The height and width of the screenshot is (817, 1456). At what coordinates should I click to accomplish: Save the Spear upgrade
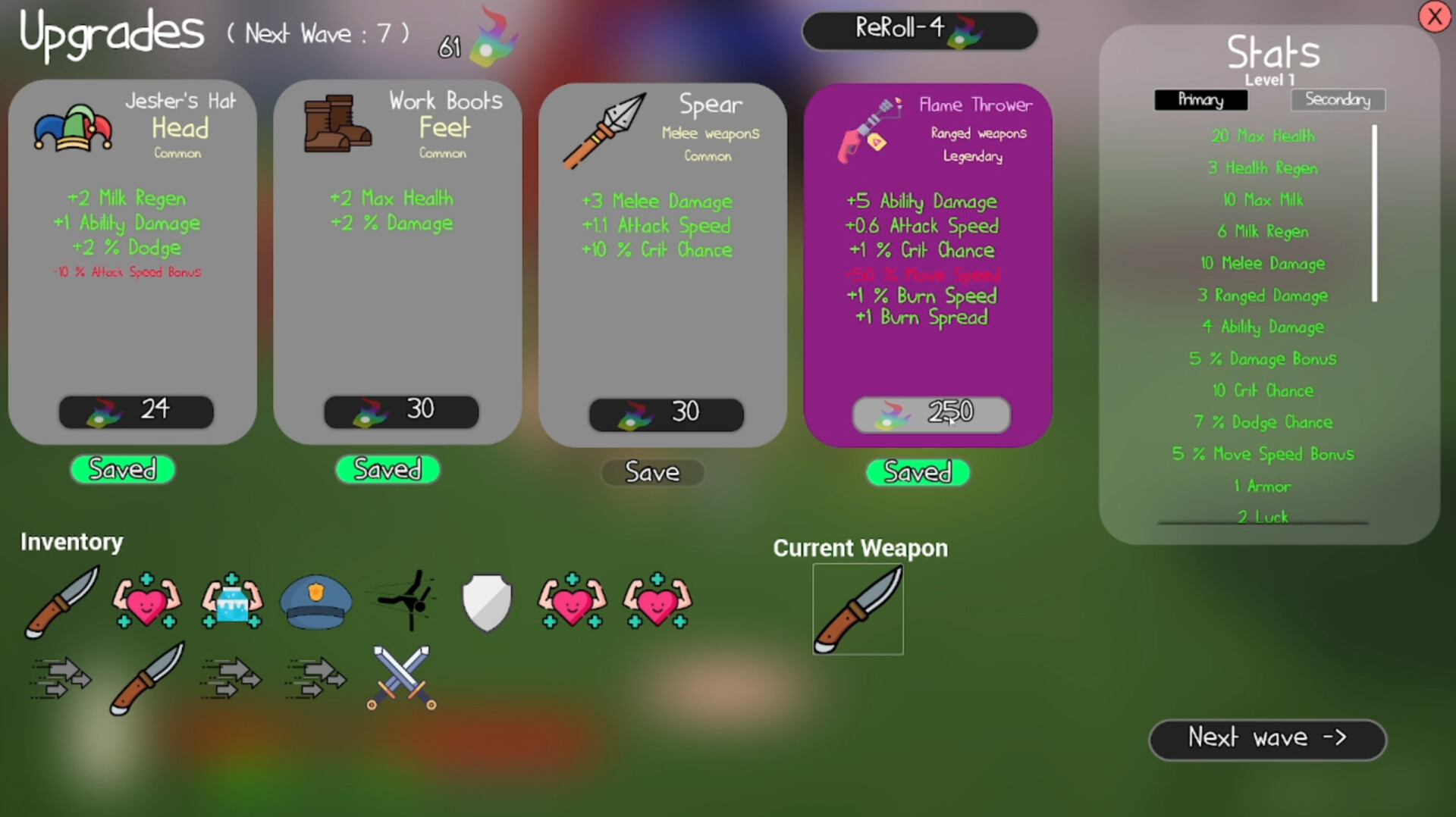[x=651, y=472]
